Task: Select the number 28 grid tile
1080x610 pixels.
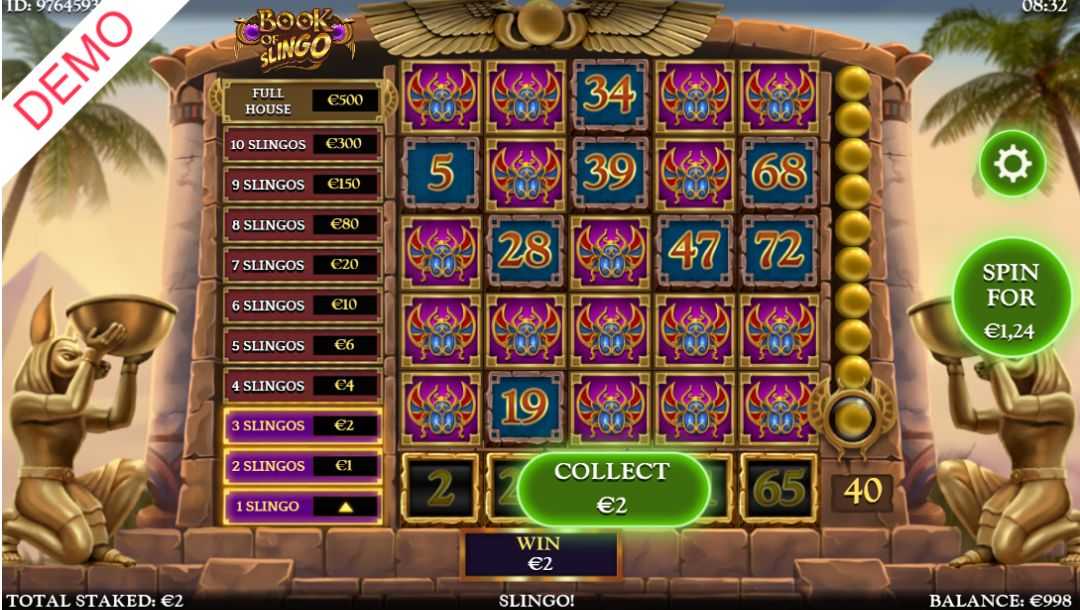Action: 525,252
